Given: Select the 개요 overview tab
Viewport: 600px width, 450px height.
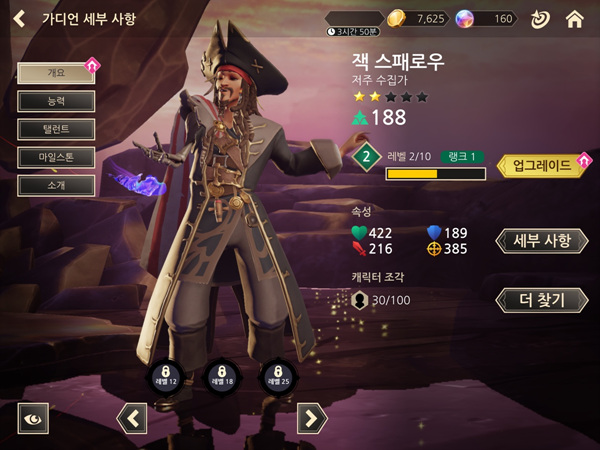Looking at the screenshot, I should [56, 73].
